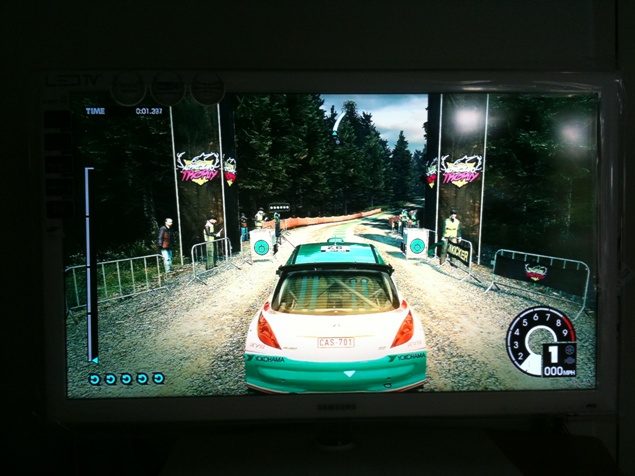Select the vertical stage progress bar
The height and width of the screenshot is (476, 635).
89,265
